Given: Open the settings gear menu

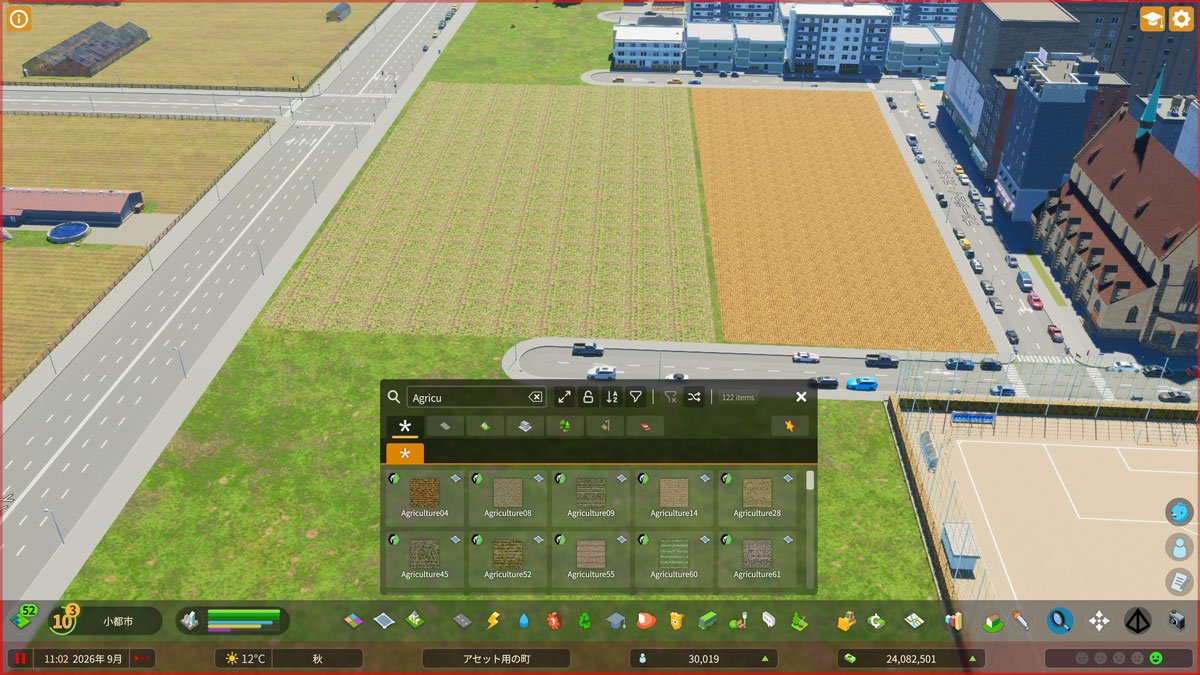Looking at the screenshot, I should [x=1181, y=19].
